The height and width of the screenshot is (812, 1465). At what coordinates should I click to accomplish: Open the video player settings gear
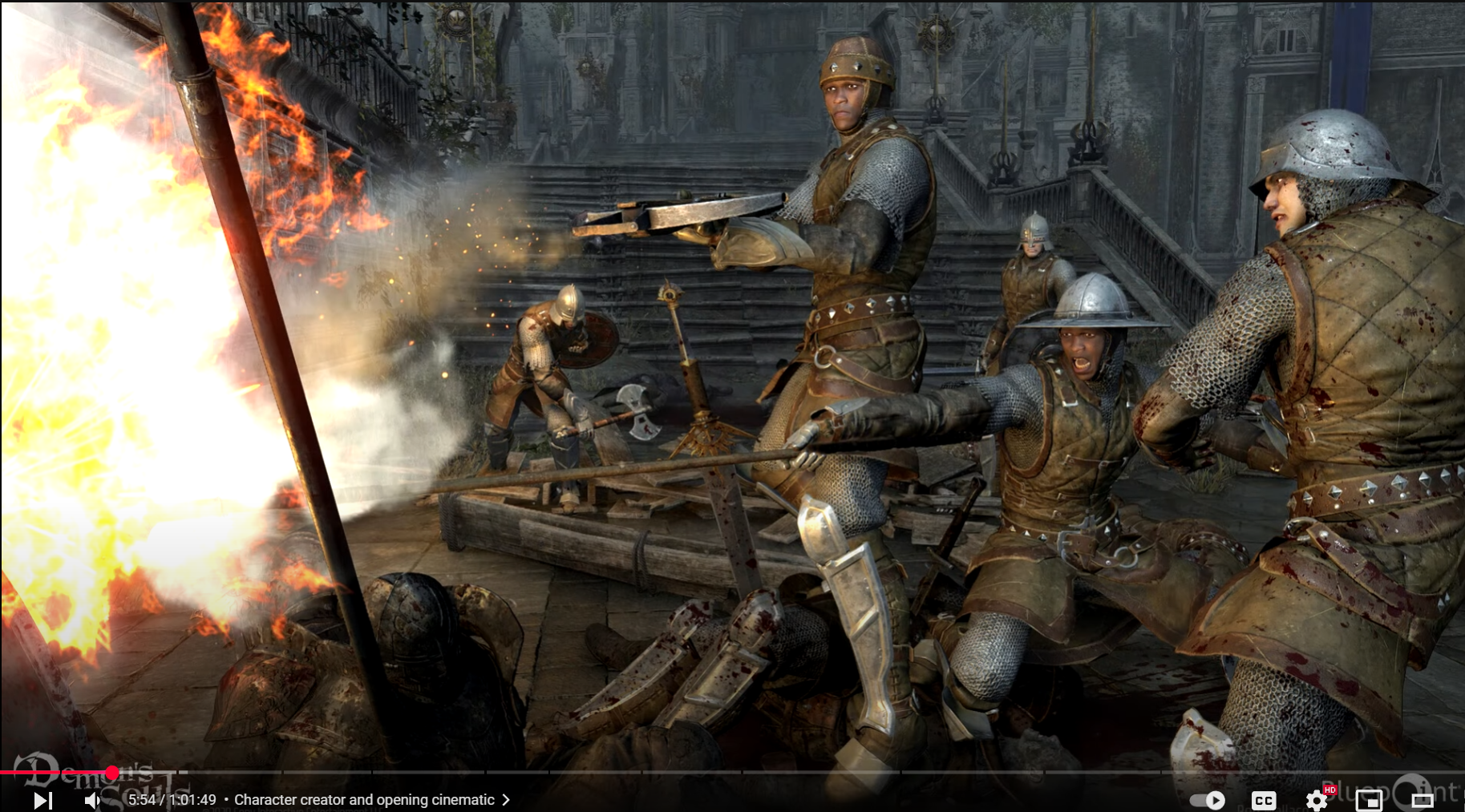pyautogui.click(x=1316, y=800)
